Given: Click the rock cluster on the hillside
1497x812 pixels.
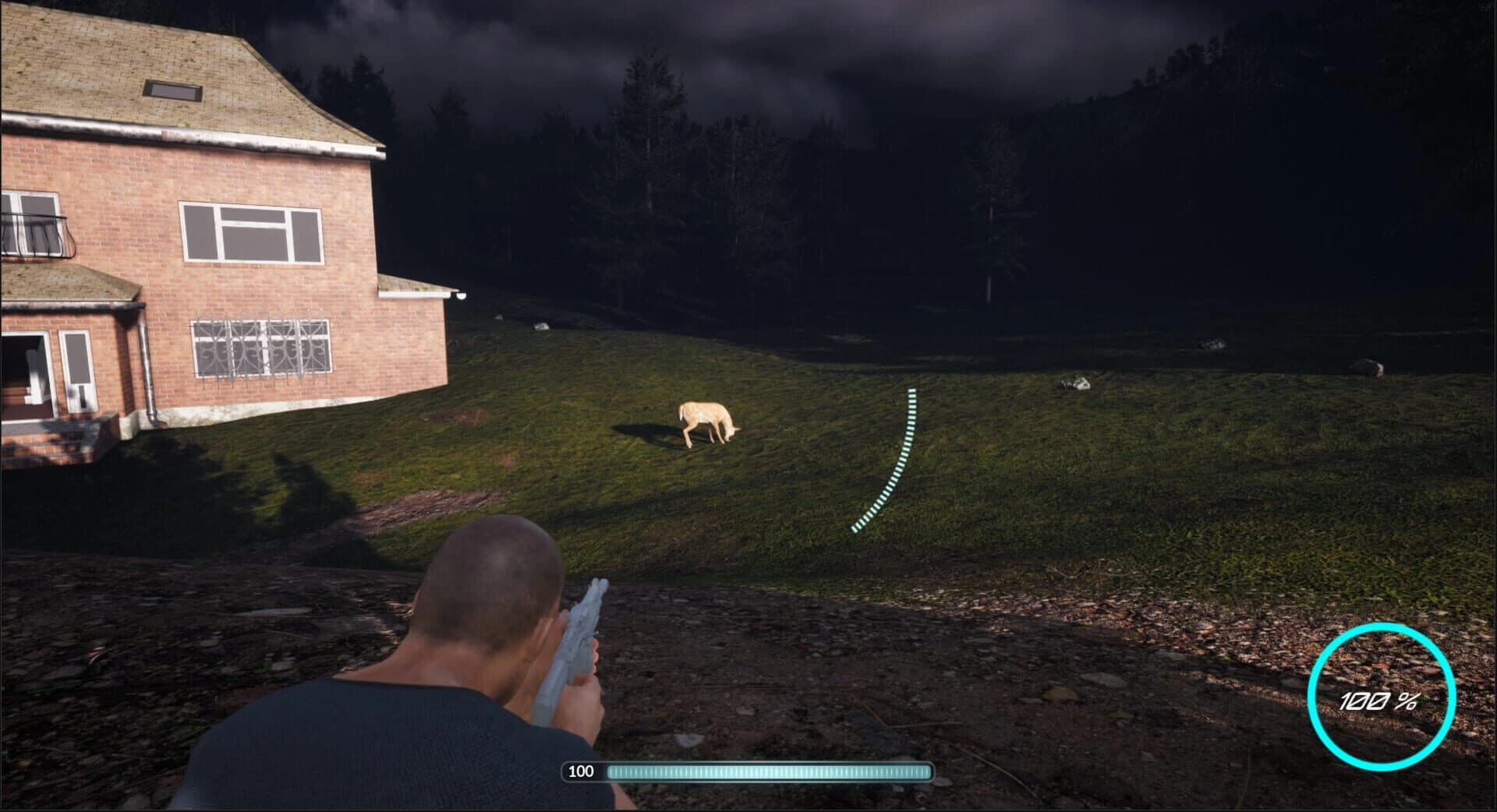Looking at the screenshot, I should [x=1076, y=383].
